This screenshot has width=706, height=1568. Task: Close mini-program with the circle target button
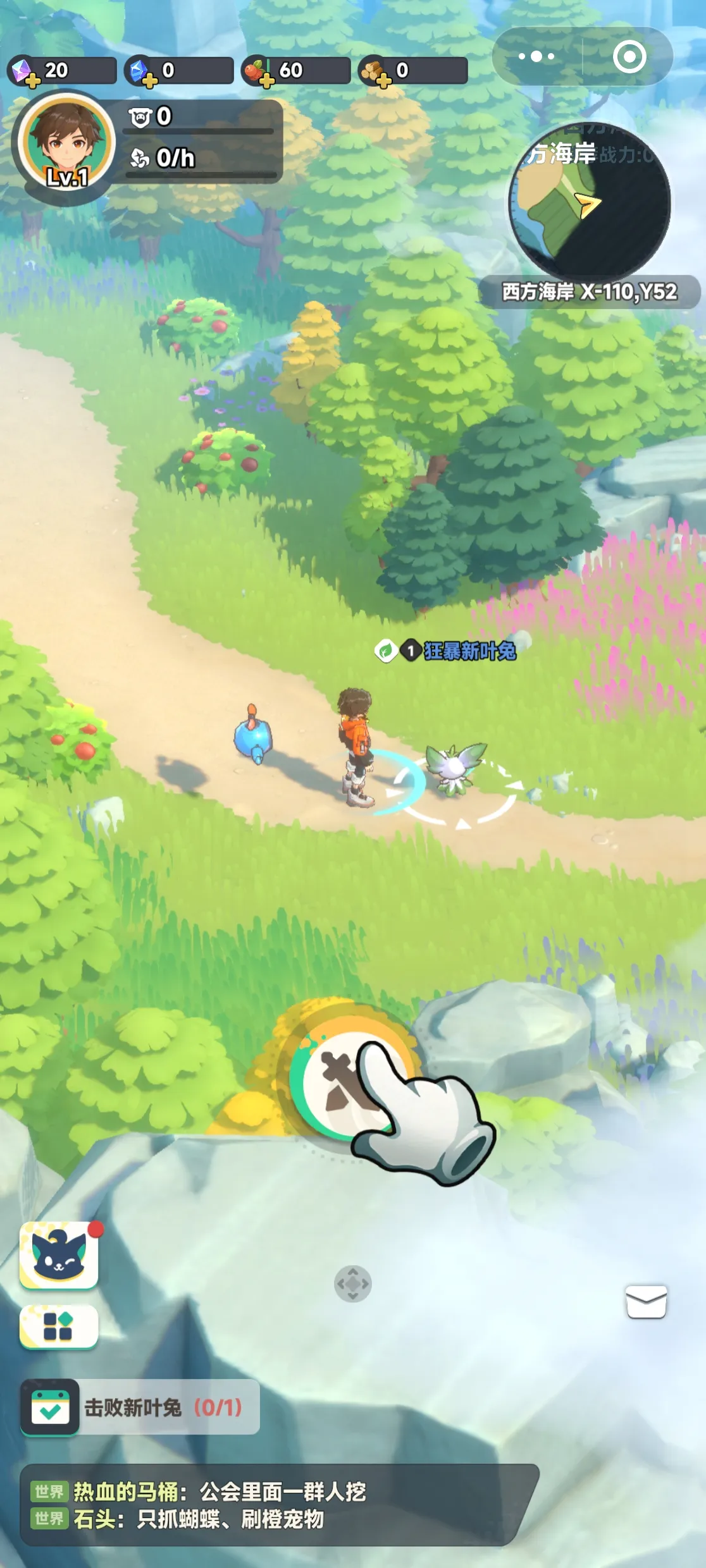pyautogui.click(x=629, y=57)
